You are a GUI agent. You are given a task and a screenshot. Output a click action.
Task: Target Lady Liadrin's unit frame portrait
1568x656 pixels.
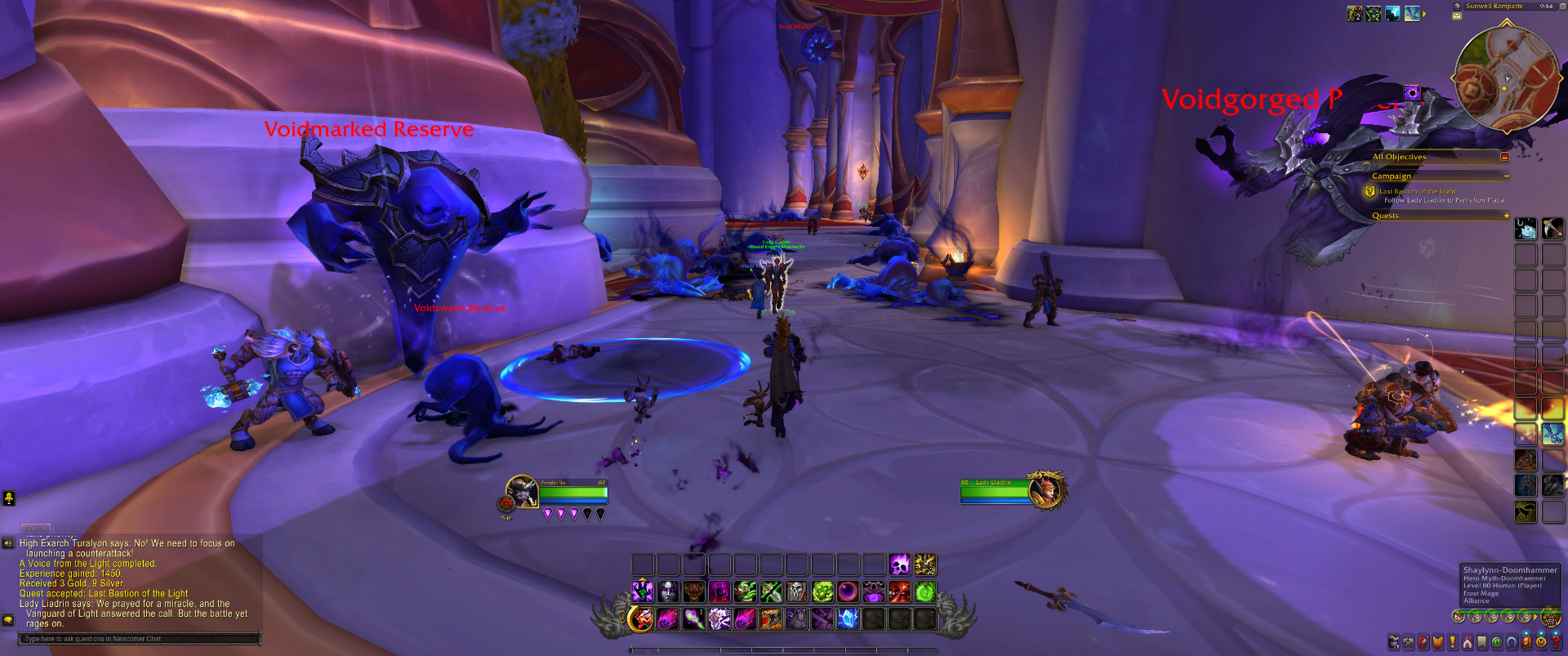[x=1046, y=490]
